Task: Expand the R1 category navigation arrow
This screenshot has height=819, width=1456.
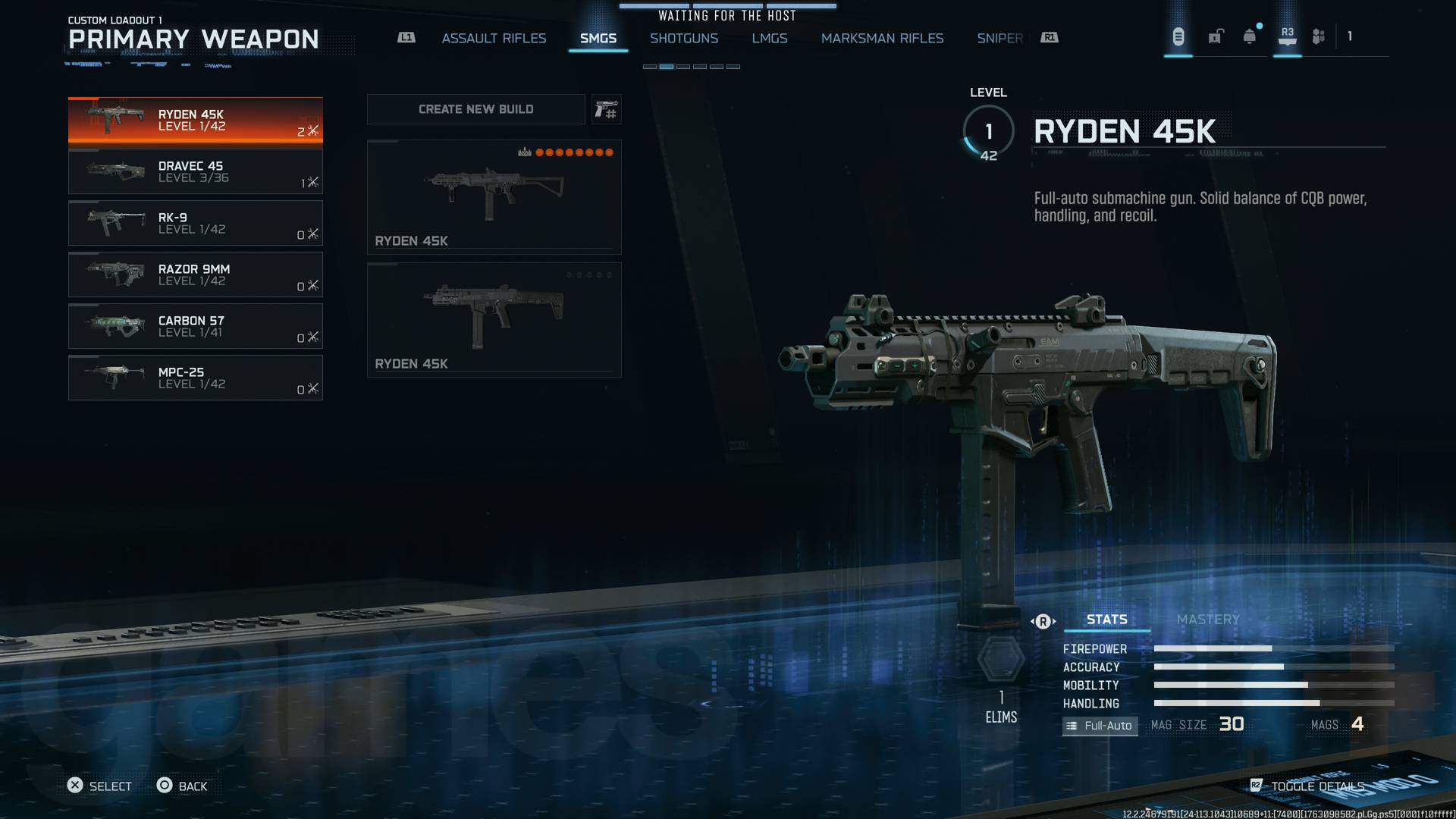Action: 1048,36
